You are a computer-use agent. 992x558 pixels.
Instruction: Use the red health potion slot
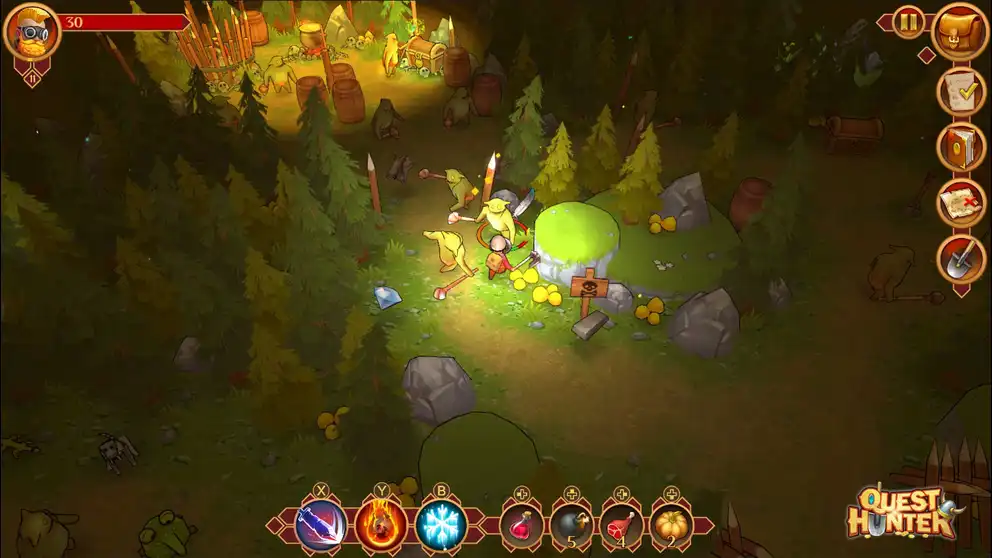(521, 525)
